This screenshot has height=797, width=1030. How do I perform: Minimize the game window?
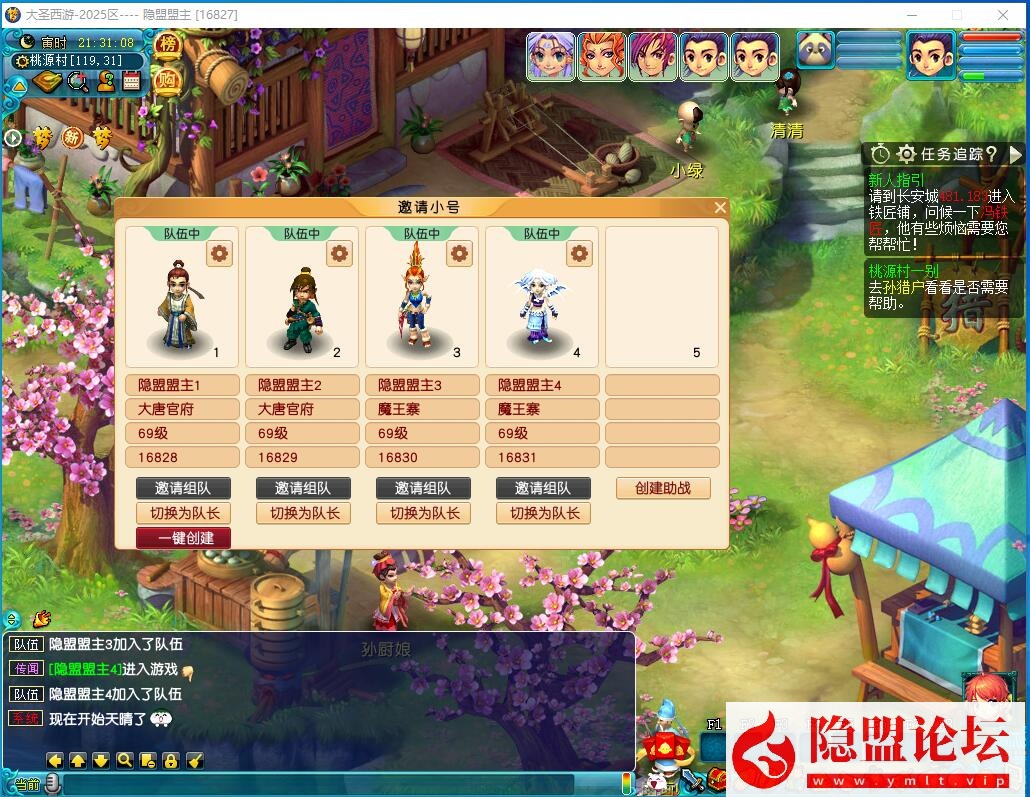point(912,15)
